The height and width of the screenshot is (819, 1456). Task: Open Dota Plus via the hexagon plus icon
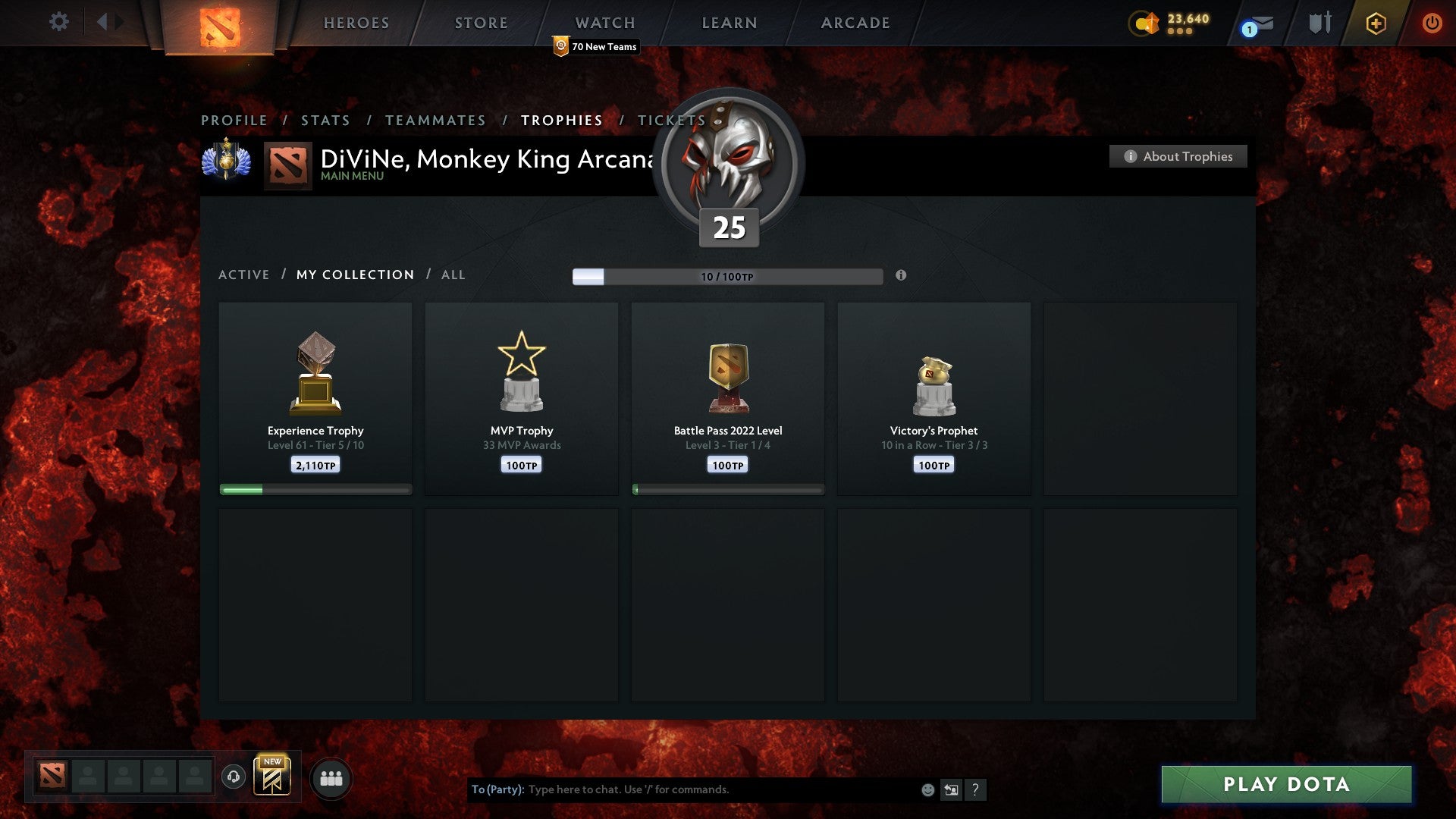click(1376, 23)
